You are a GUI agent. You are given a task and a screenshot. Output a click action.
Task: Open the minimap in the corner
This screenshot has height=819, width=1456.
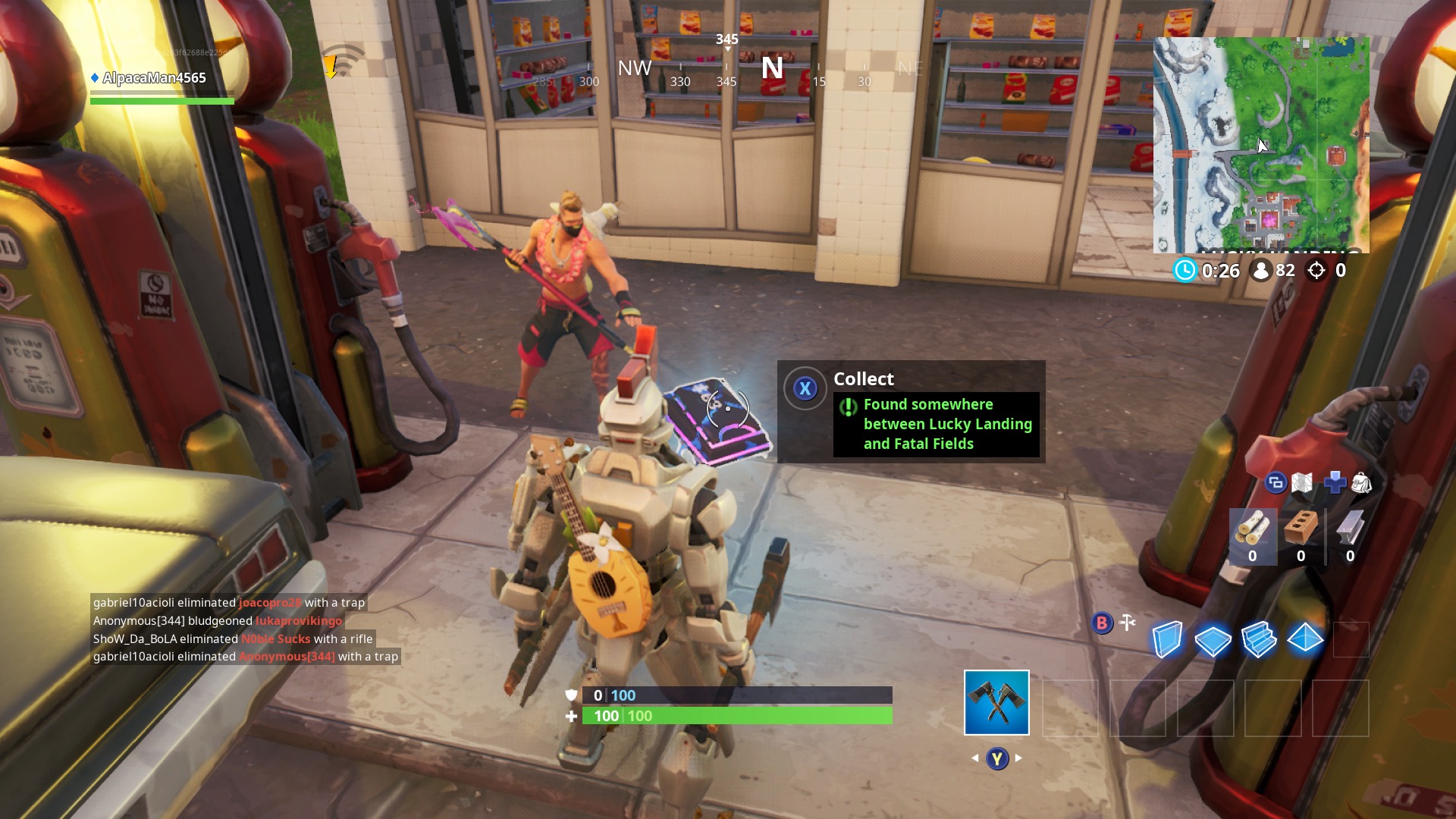[1261, 145]
